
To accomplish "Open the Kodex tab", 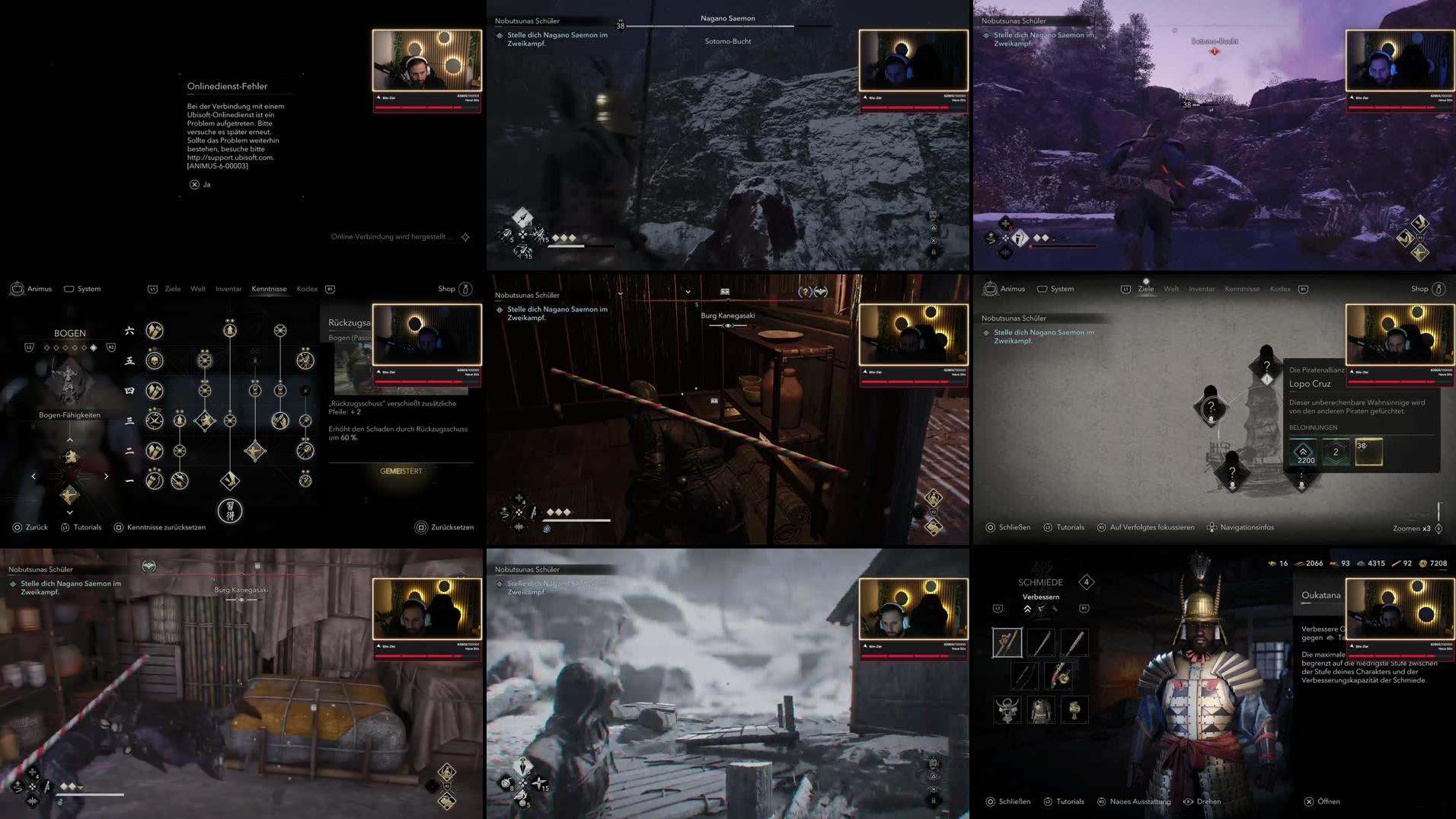I will point(306,289).
